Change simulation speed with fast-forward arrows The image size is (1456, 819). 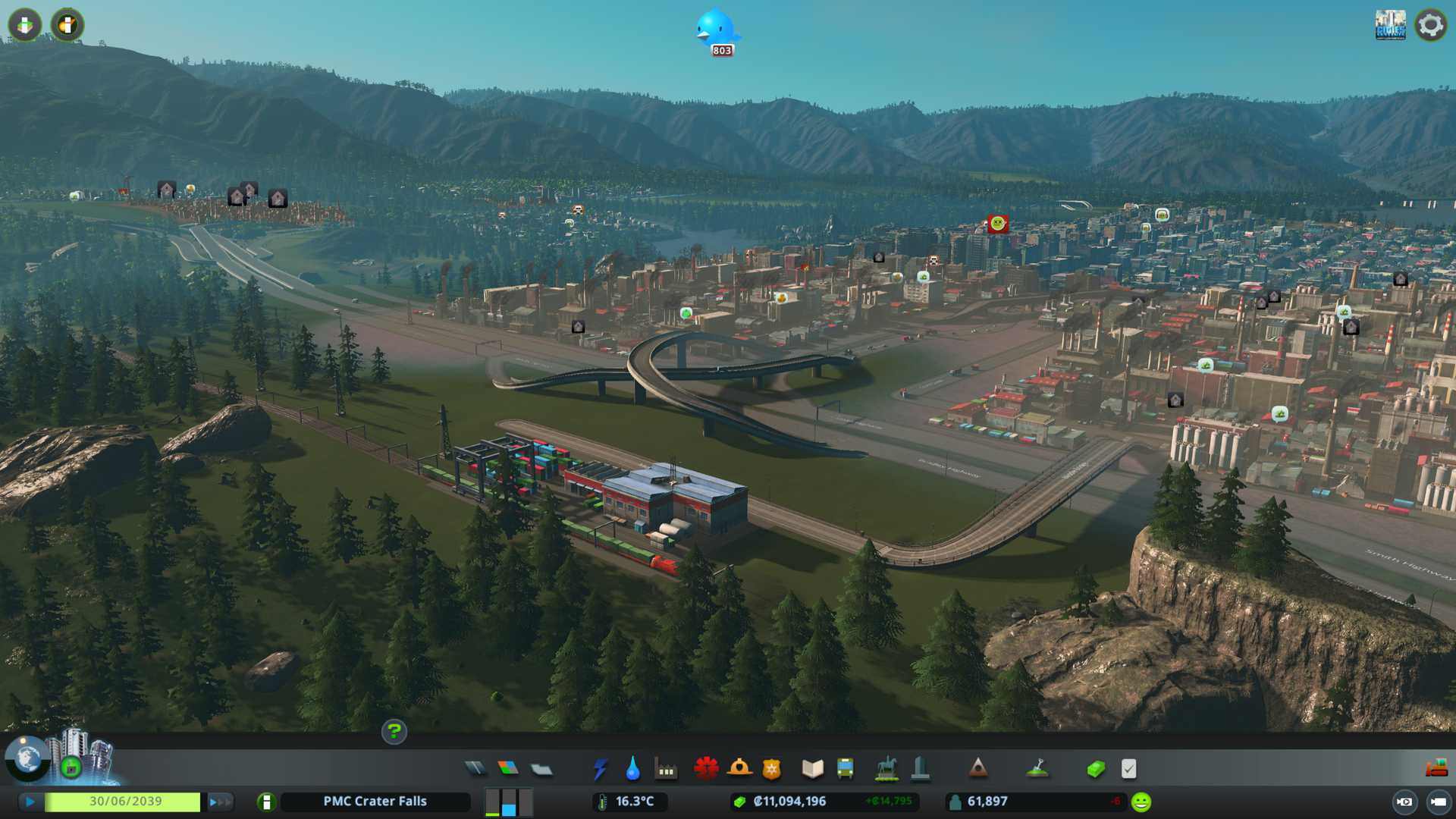(x=219, y=802)
